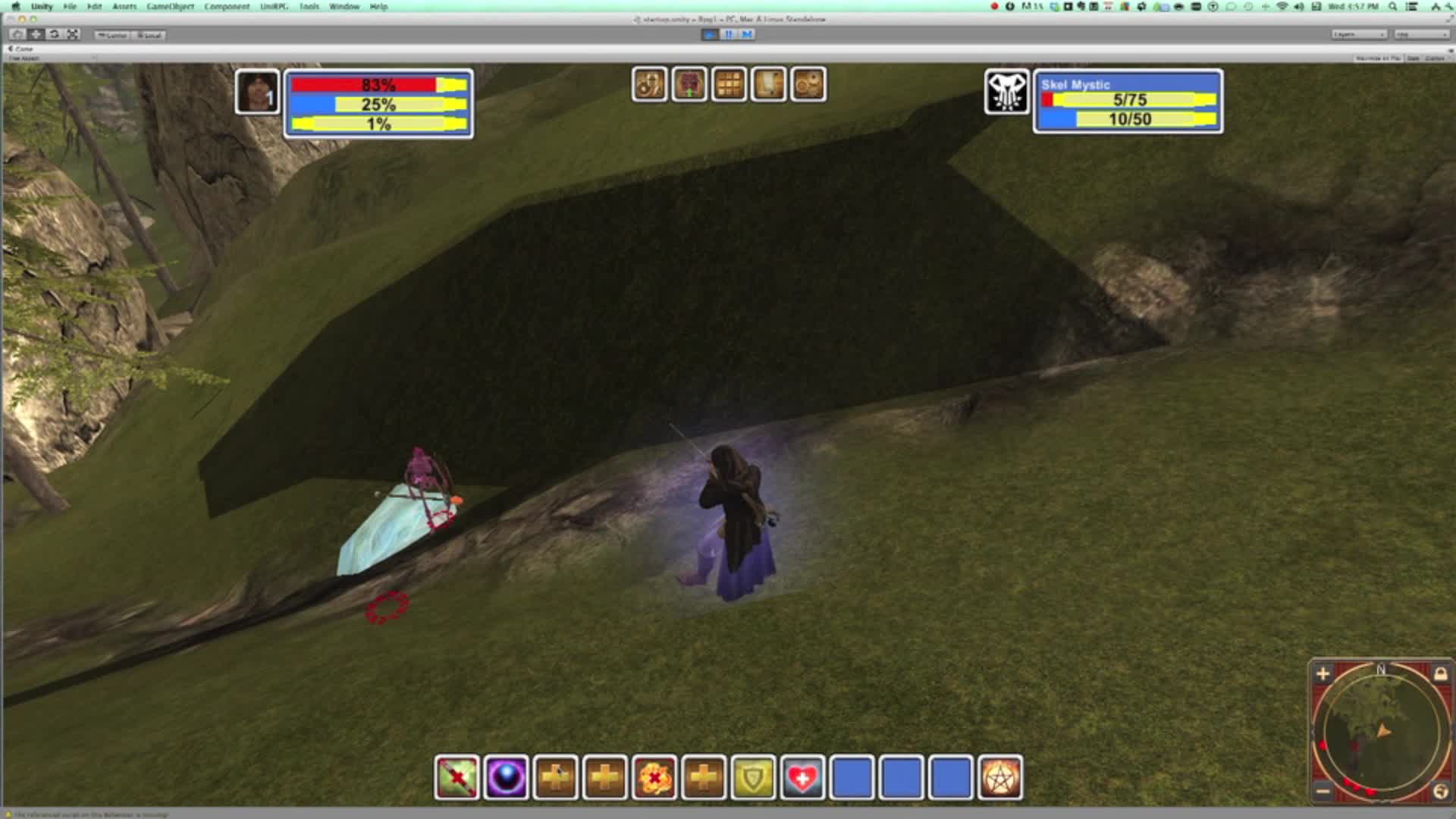Toggle the Pause button in the editor toolbar
Viewport: 1456px width, 819px height.
727,34
